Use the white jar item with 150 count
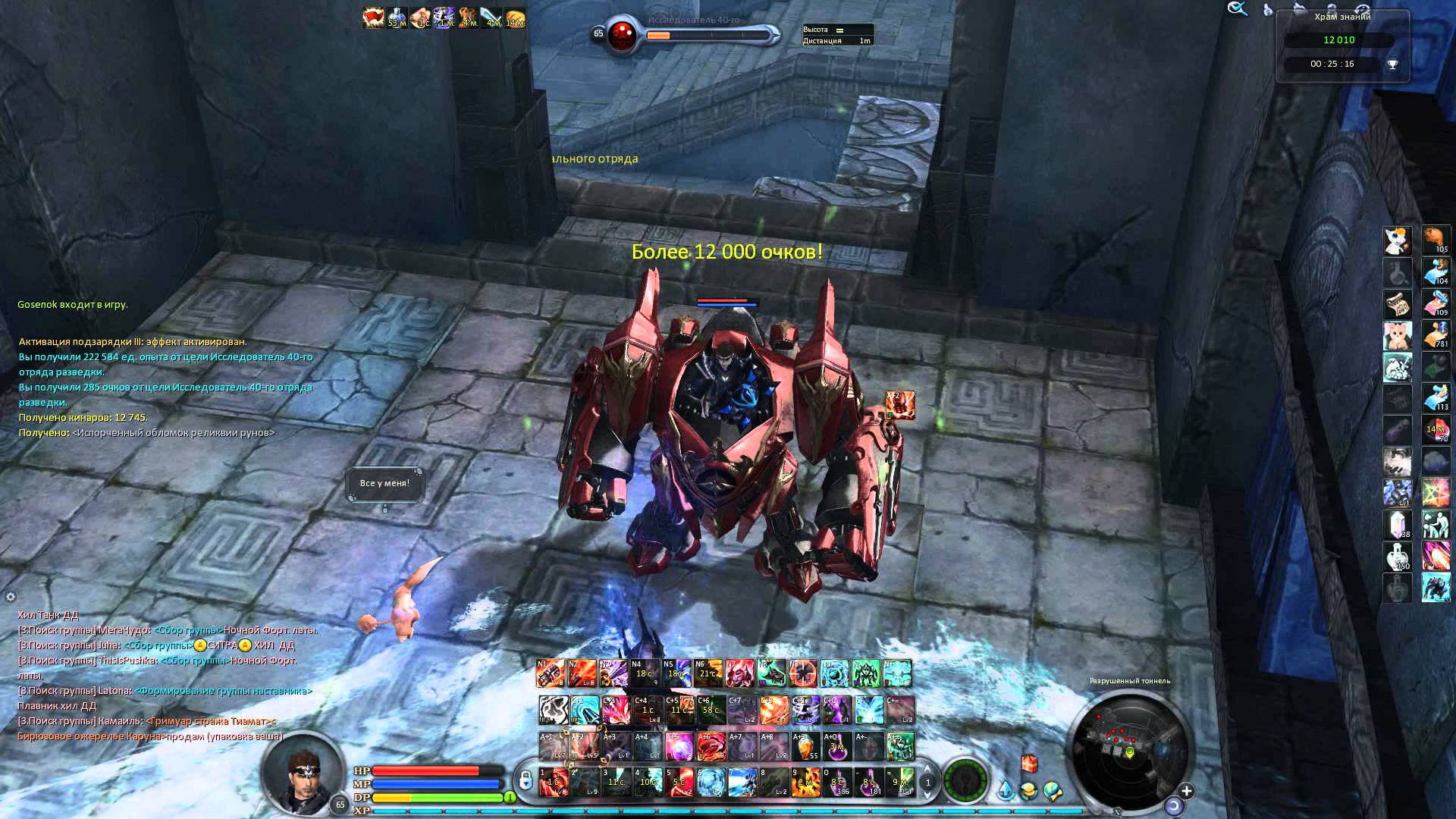 pos(1397,556)
